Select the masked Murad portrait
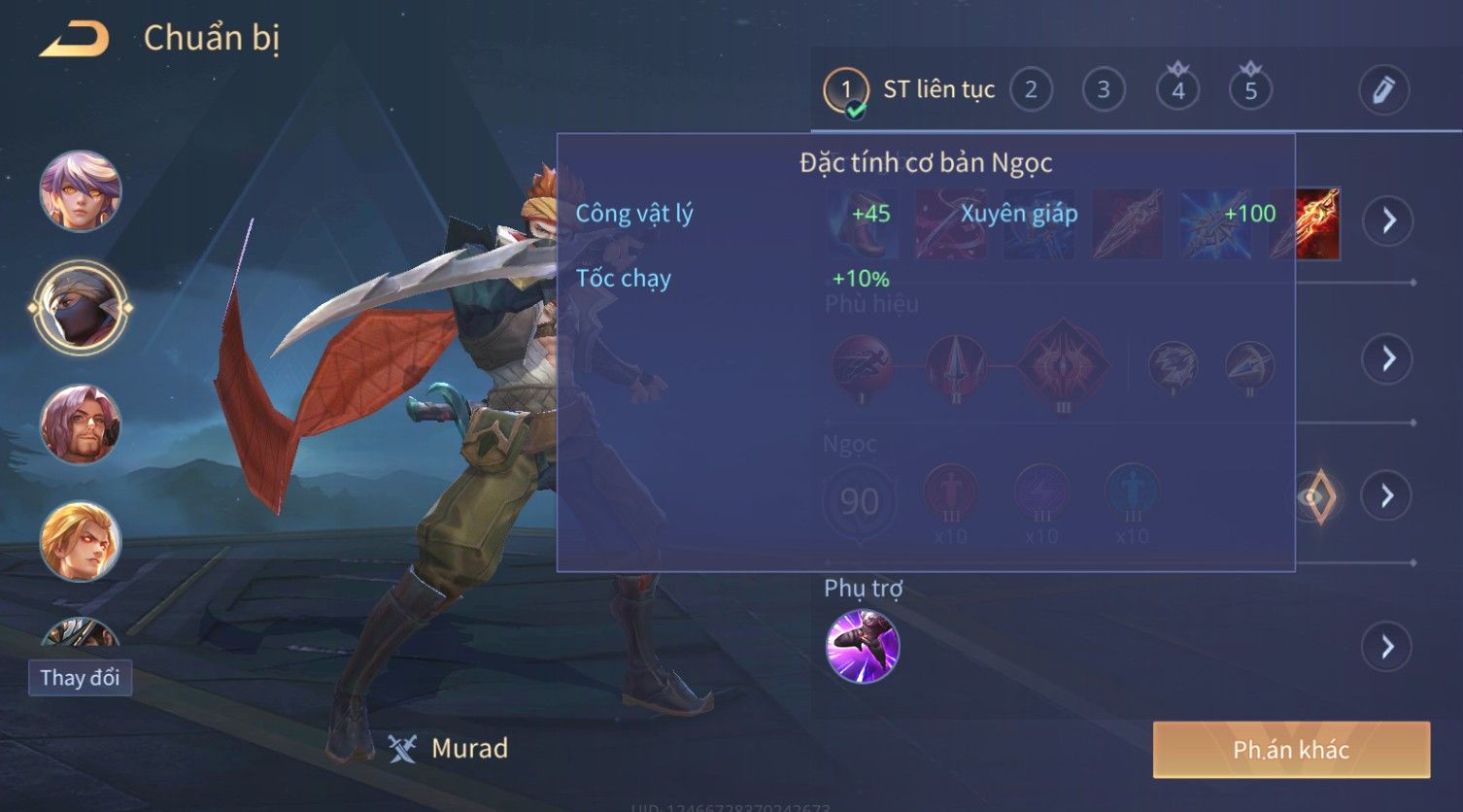1463x812 pixels. [x=81, y=308]
